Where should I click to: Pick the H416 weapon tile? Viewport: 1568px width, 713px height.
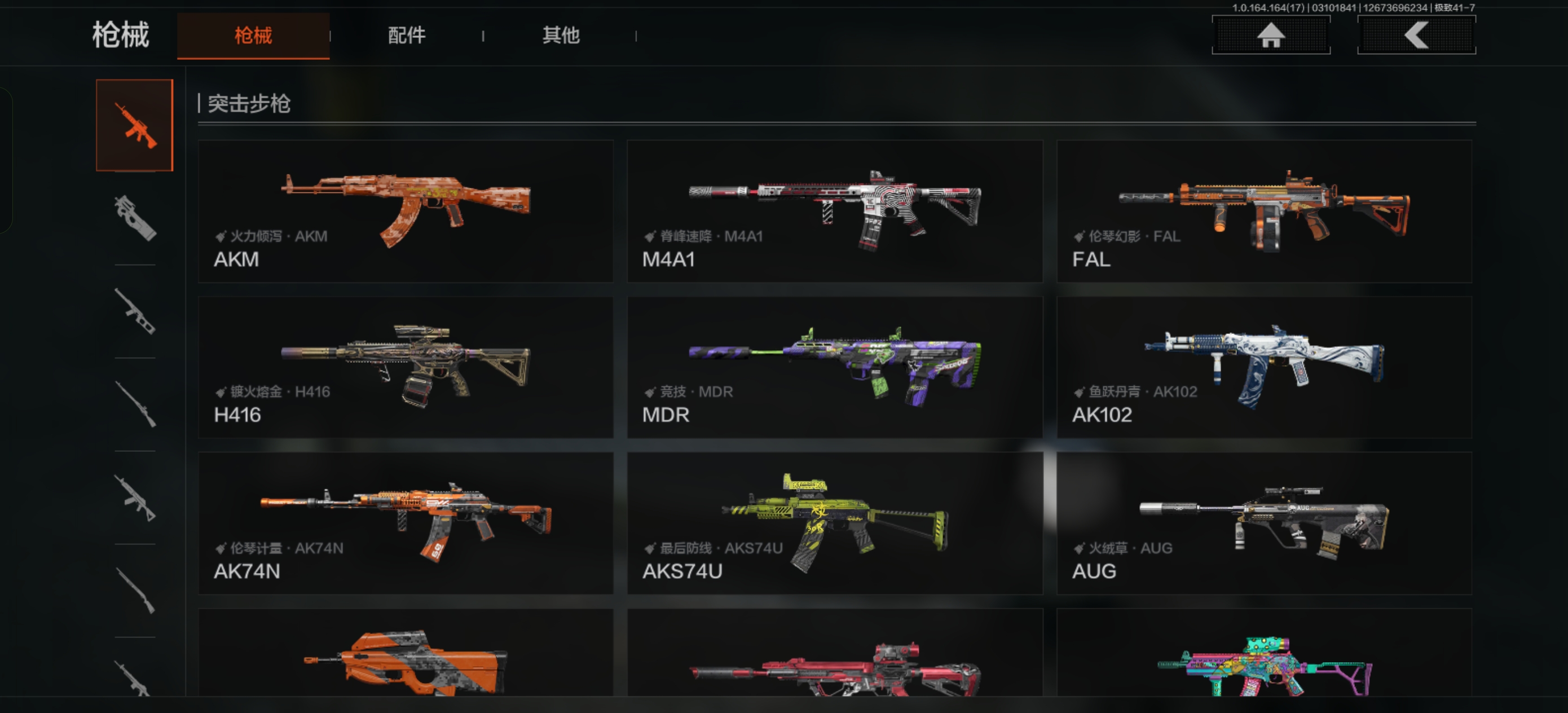[x=406, y=367]
